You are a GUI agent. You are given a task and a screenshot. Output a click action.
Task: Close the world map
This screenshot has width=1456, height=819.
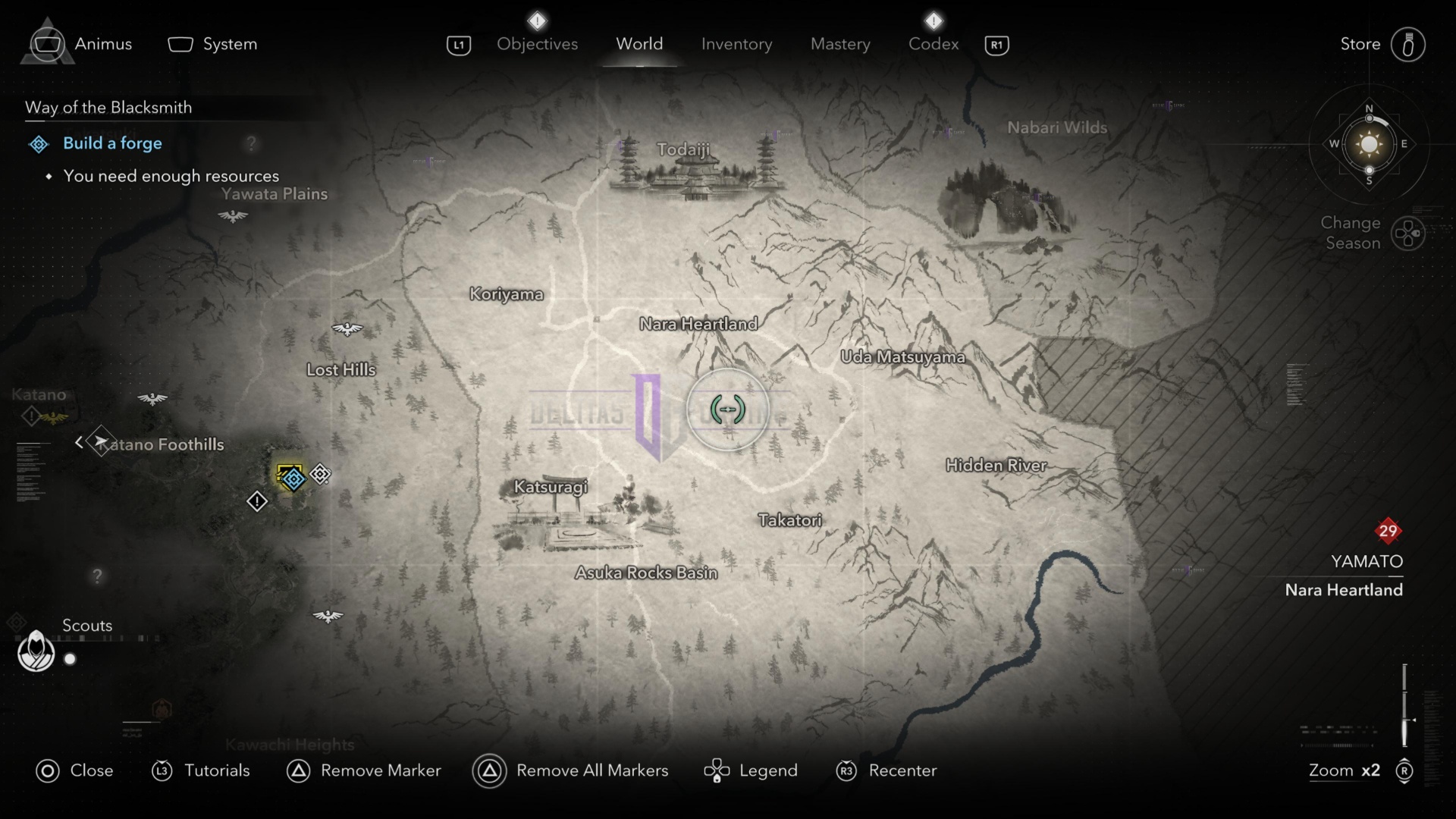[x=74, y=770]
